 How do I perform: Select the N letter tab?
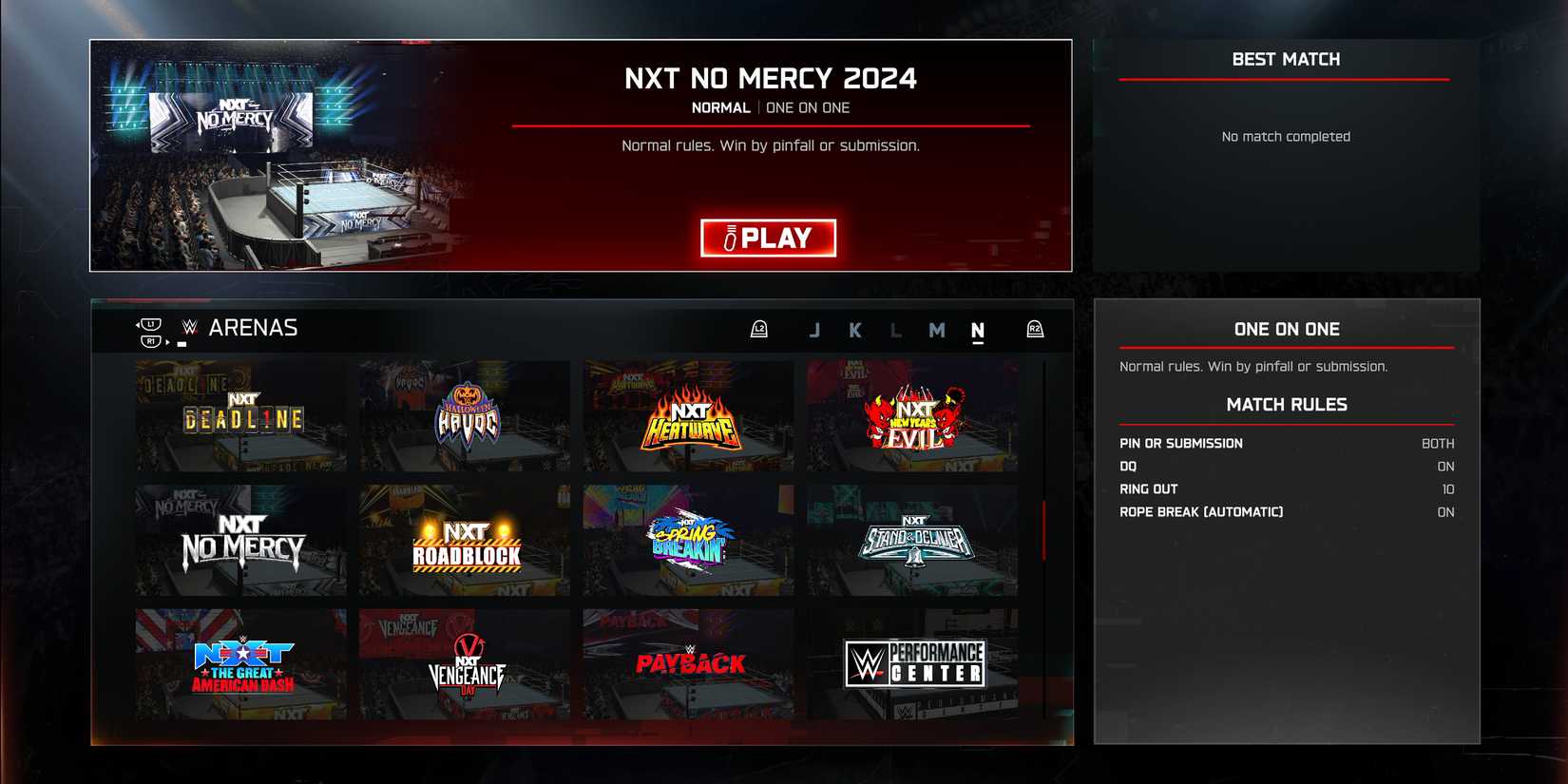(x=977, y=330)
